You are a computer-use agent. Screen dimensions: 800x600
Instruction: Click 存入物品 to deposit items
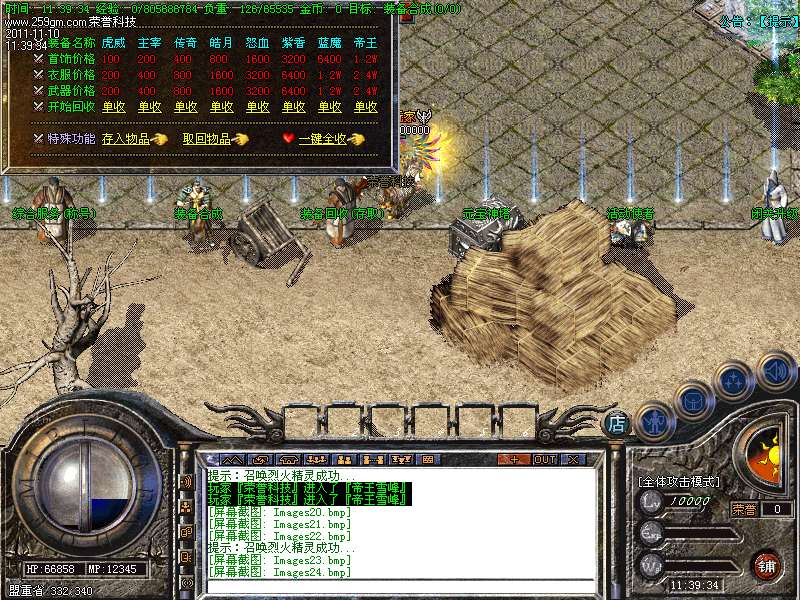(x=126, y=139)
